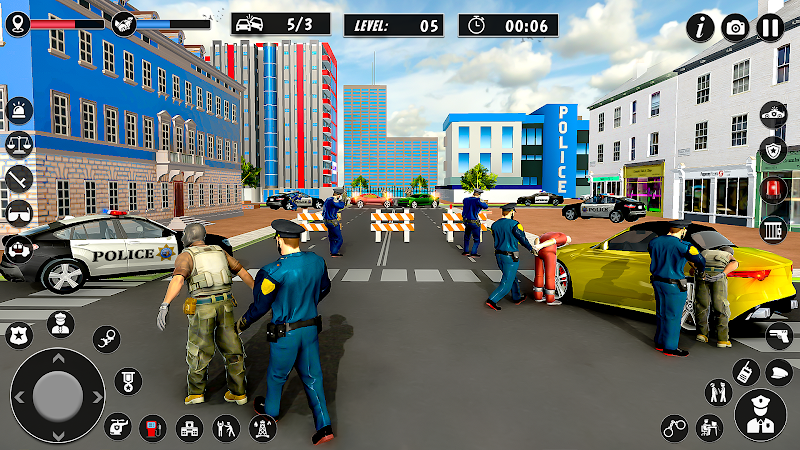Screen dimensions: 800x450
Task: Pause the game
Action: tap(770, 27)
